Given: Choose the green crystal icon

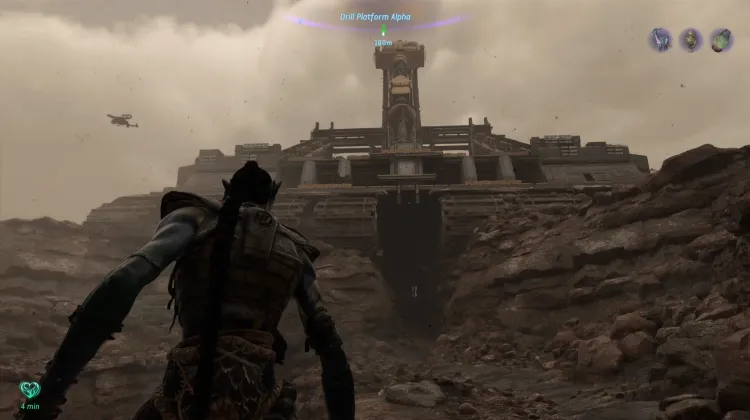Looking at the screenshot, I should [x=721, y=39].
